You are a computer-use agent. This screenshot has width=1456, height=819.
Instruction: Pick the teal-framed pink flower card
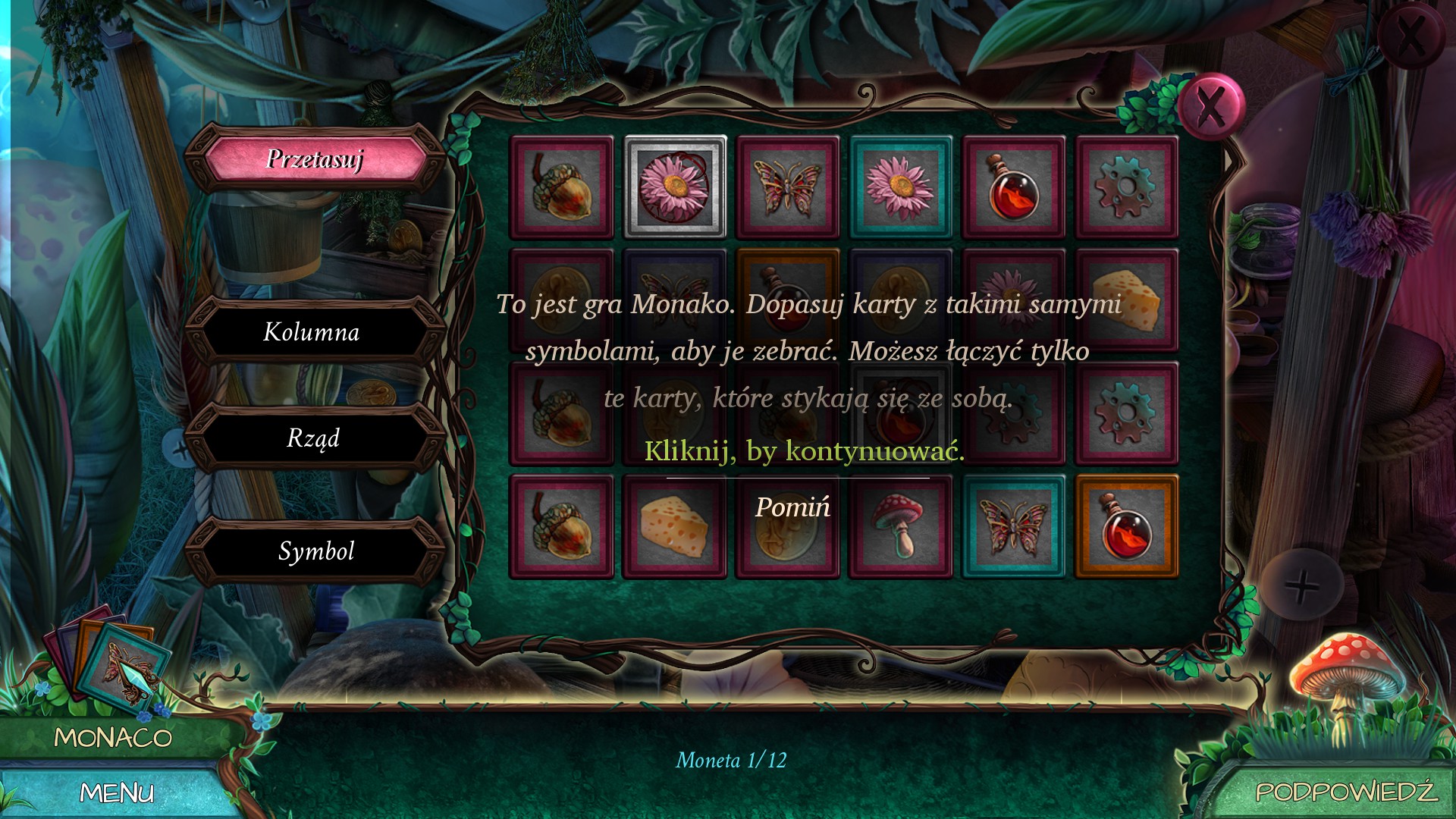[900, 187]
